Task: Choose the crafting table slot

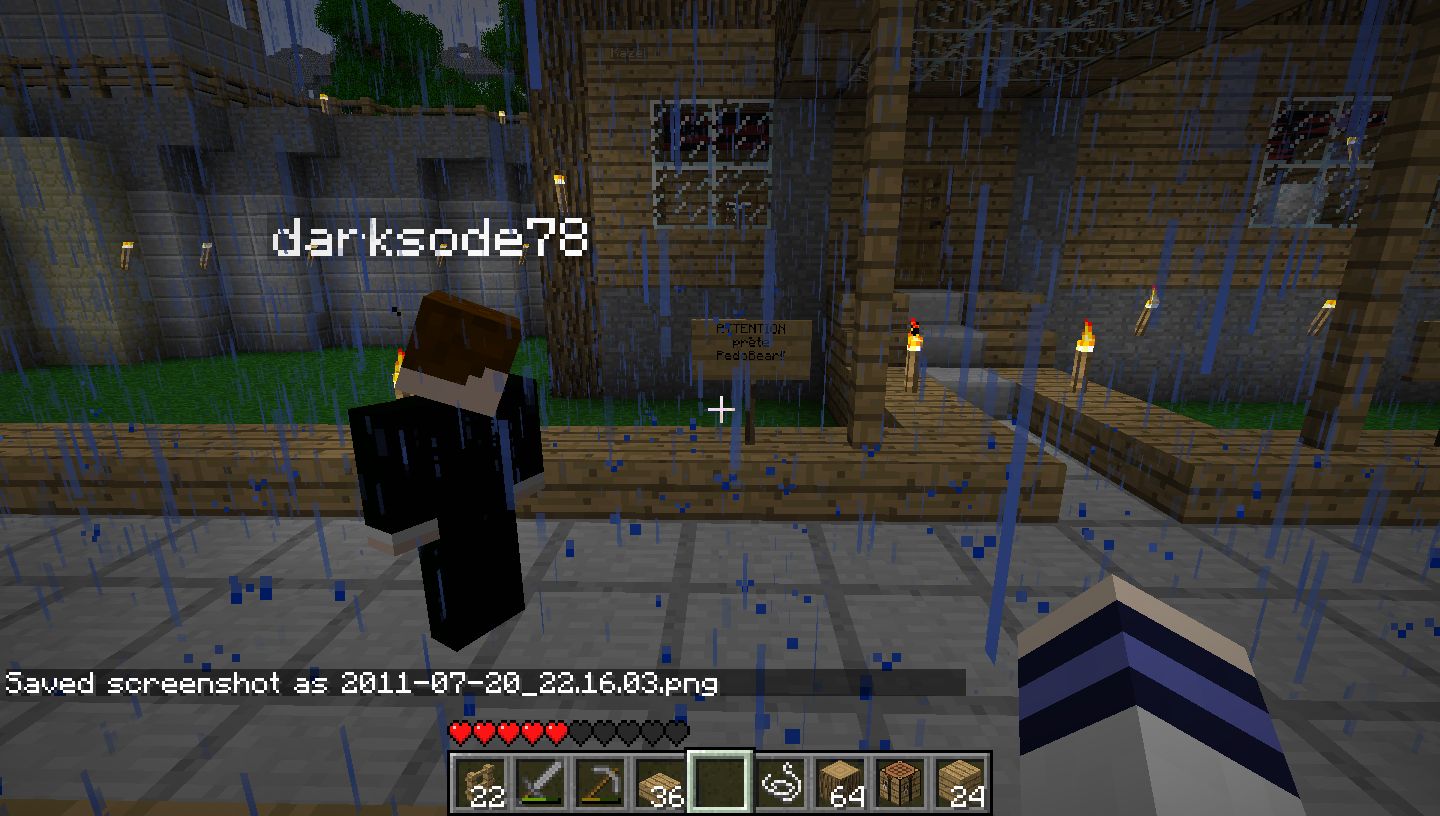Action: 899,782
